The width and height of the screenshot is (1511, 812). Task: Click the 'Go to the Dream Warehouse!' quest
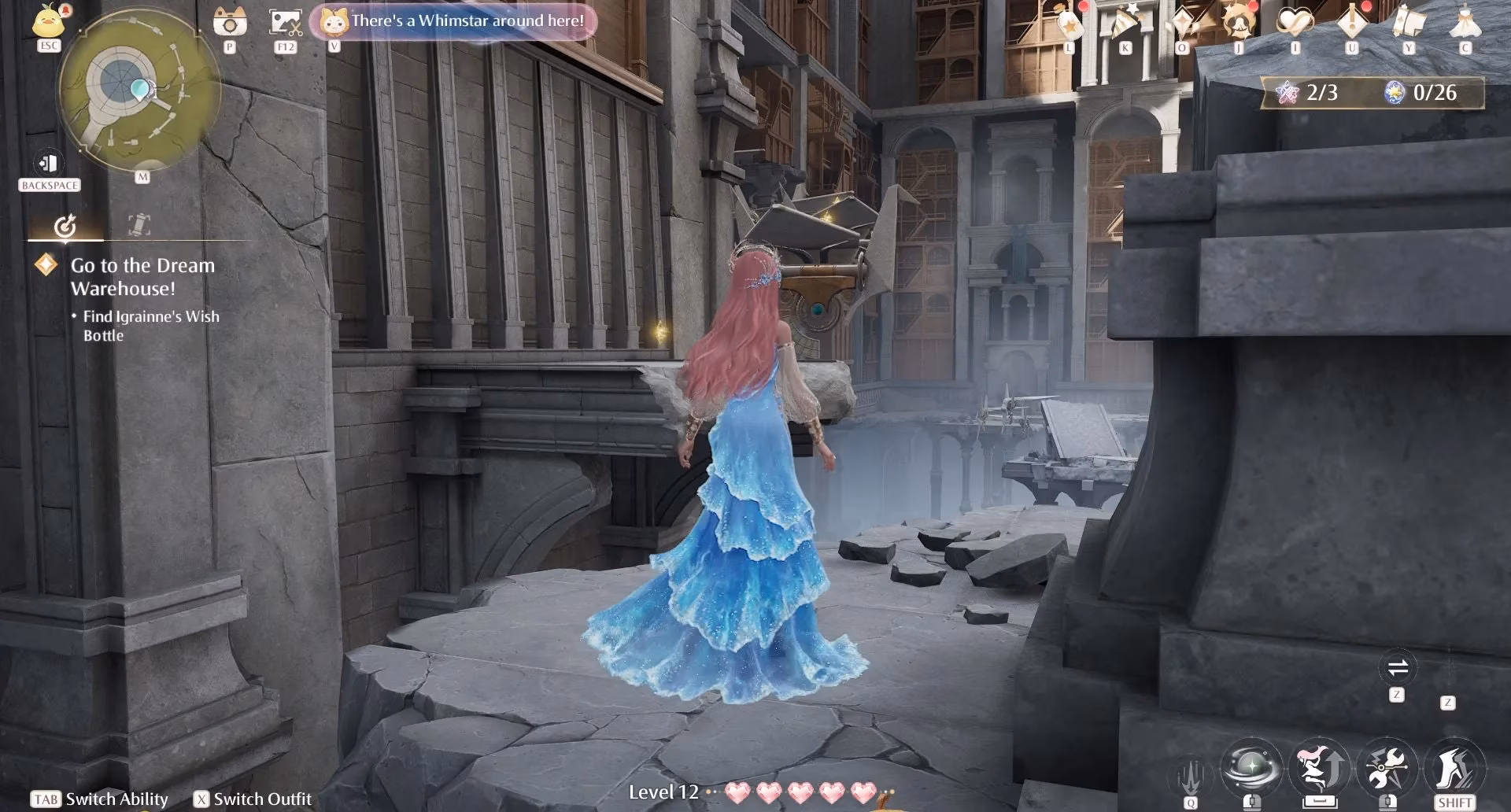coord(142,277)
